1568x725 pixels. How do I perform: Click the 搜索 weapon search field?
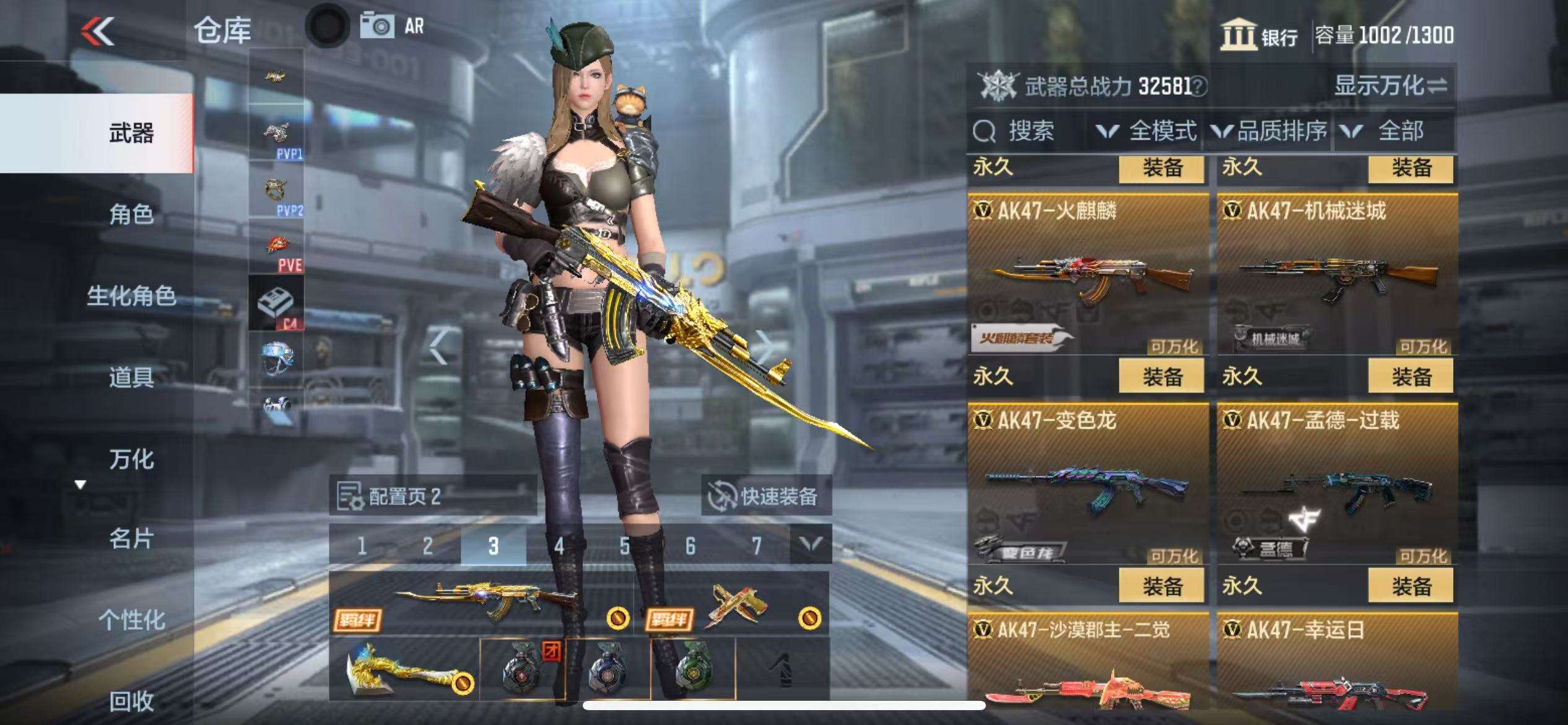[x=1028, y=131]
